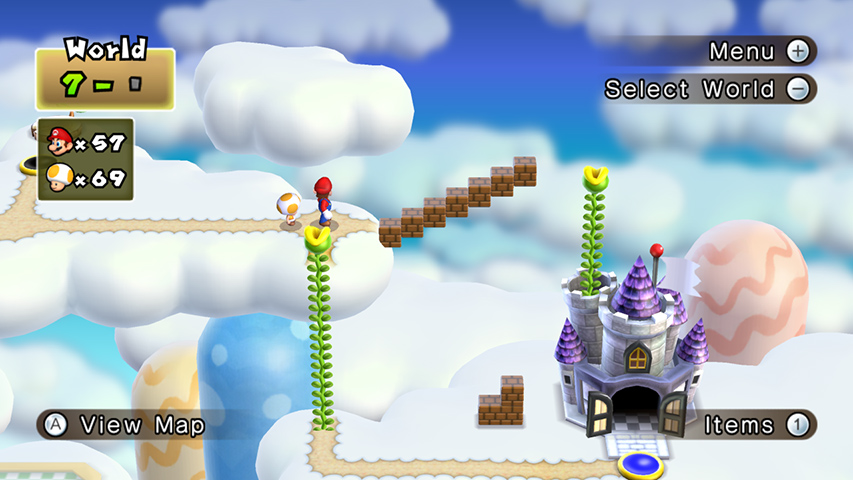Open the Items inventory
The image size is (853, 480).
755,425
